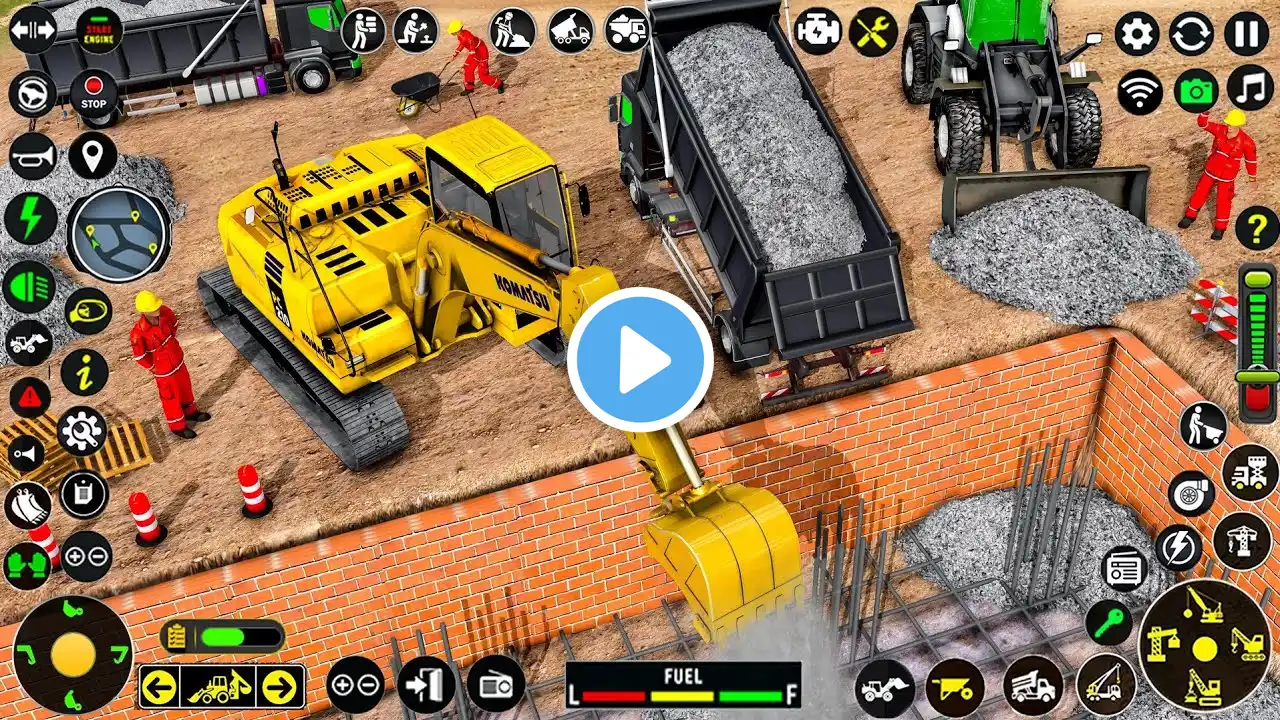Screen dimensions: 1280x720
Task: Sound the horn icon
Action: [x=32, y=157]
